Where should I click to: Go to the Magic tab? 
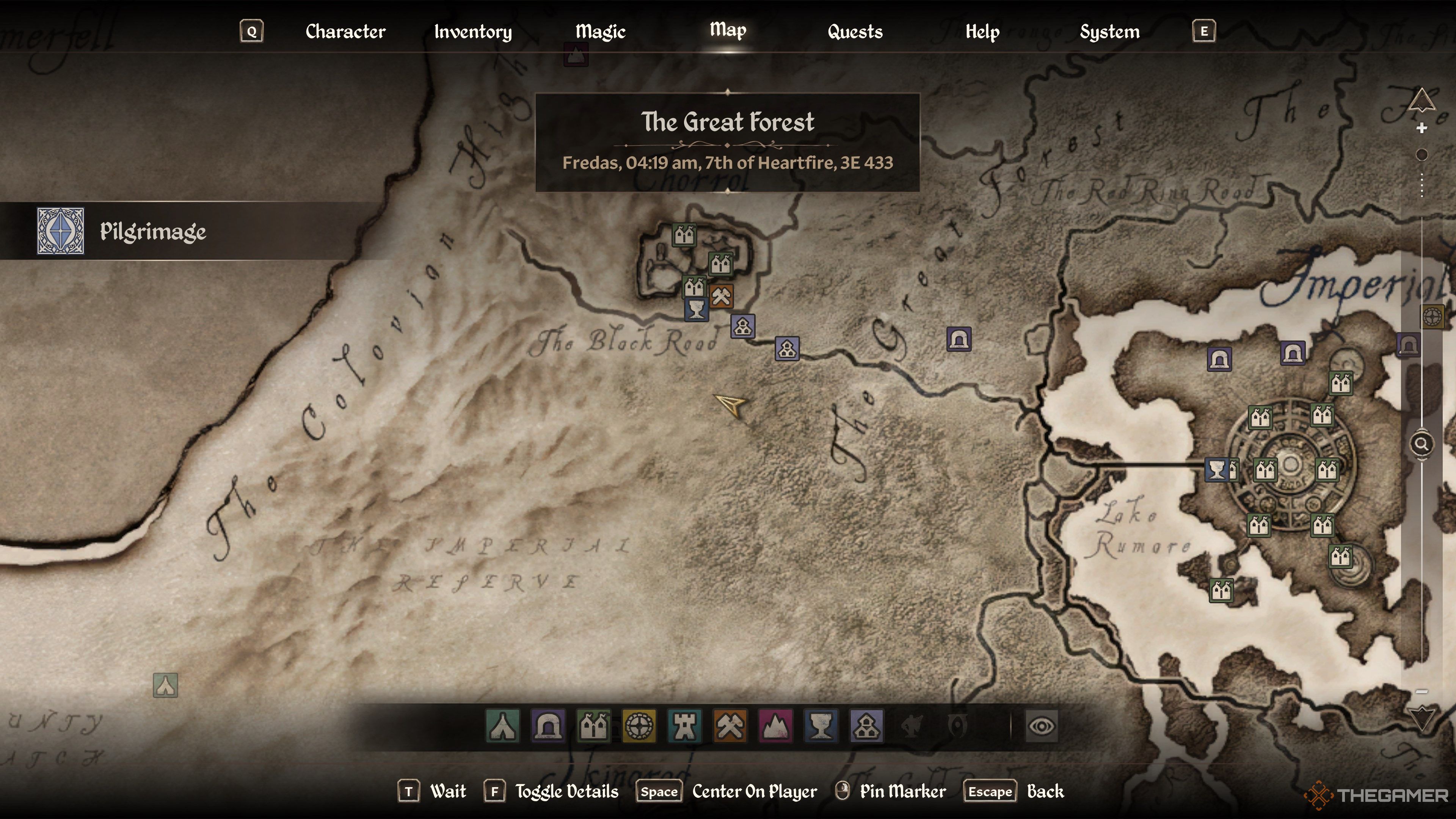600,31
